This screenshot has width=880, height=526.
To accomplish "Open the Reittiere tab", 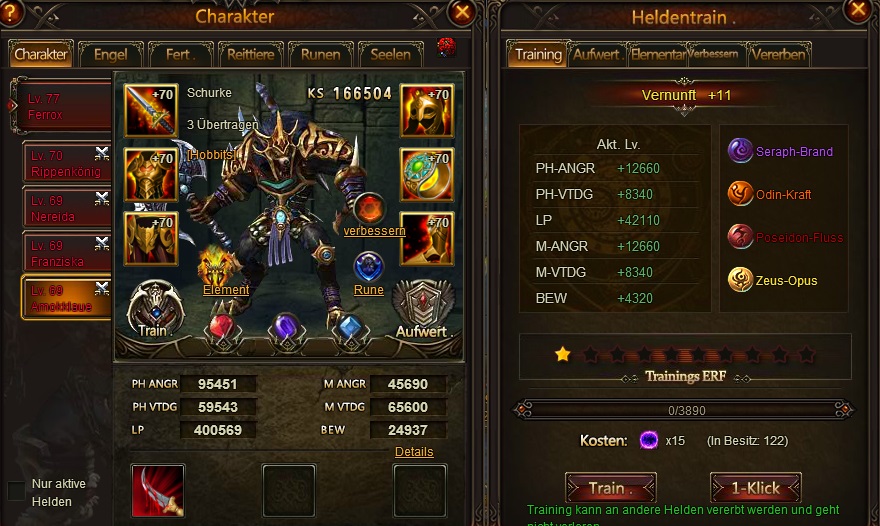I will click(x=250, y=54).
